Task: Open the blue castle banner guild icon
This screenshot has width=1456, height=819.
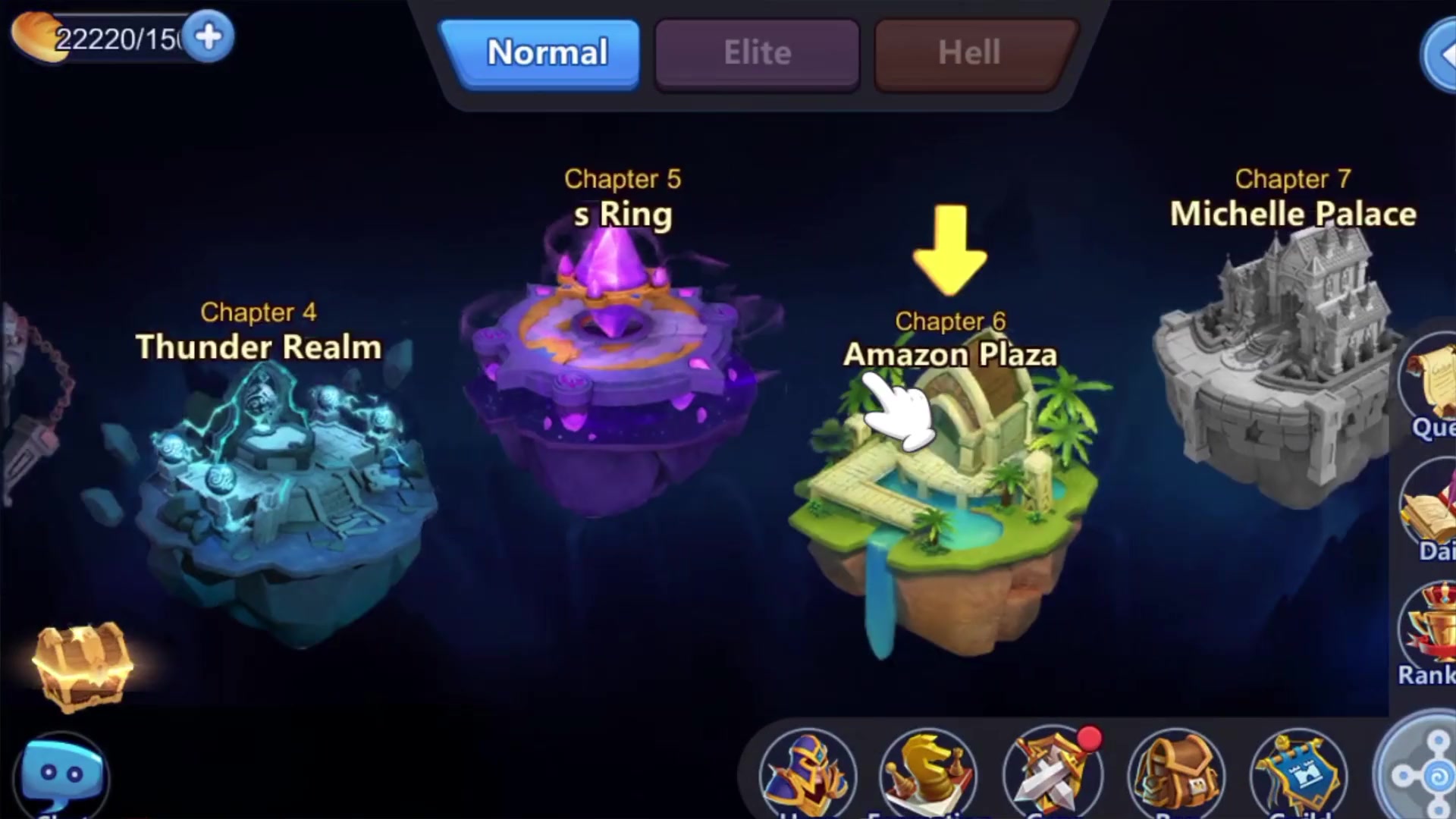Action: click(x=1297, y=775)
